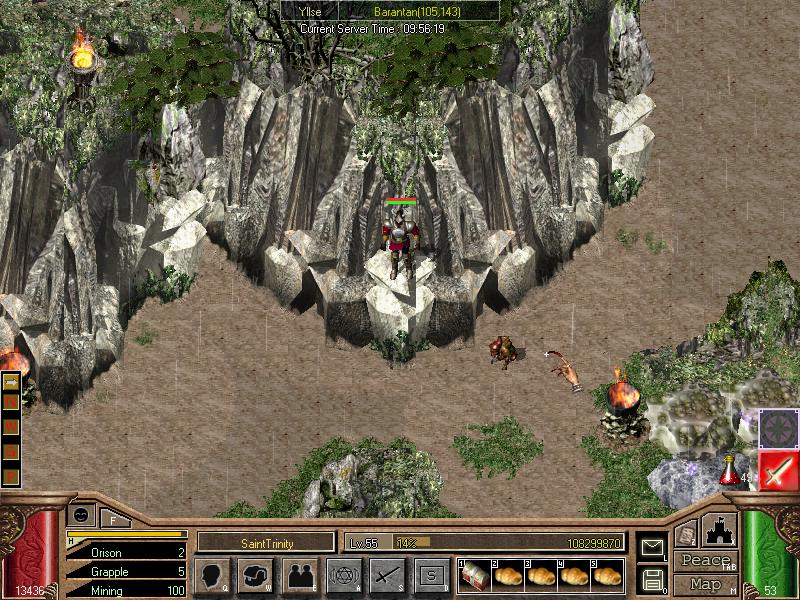
Task: Use the red potion flask
Action: (x=731, y=468)
